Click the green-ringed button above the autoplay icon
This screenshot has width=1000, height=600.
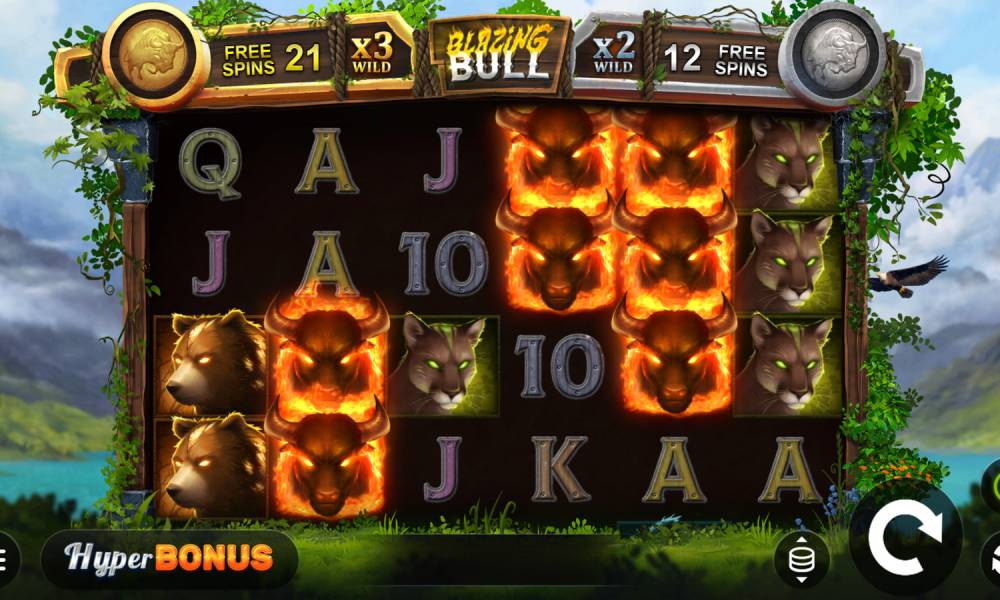tap(992, 488)
